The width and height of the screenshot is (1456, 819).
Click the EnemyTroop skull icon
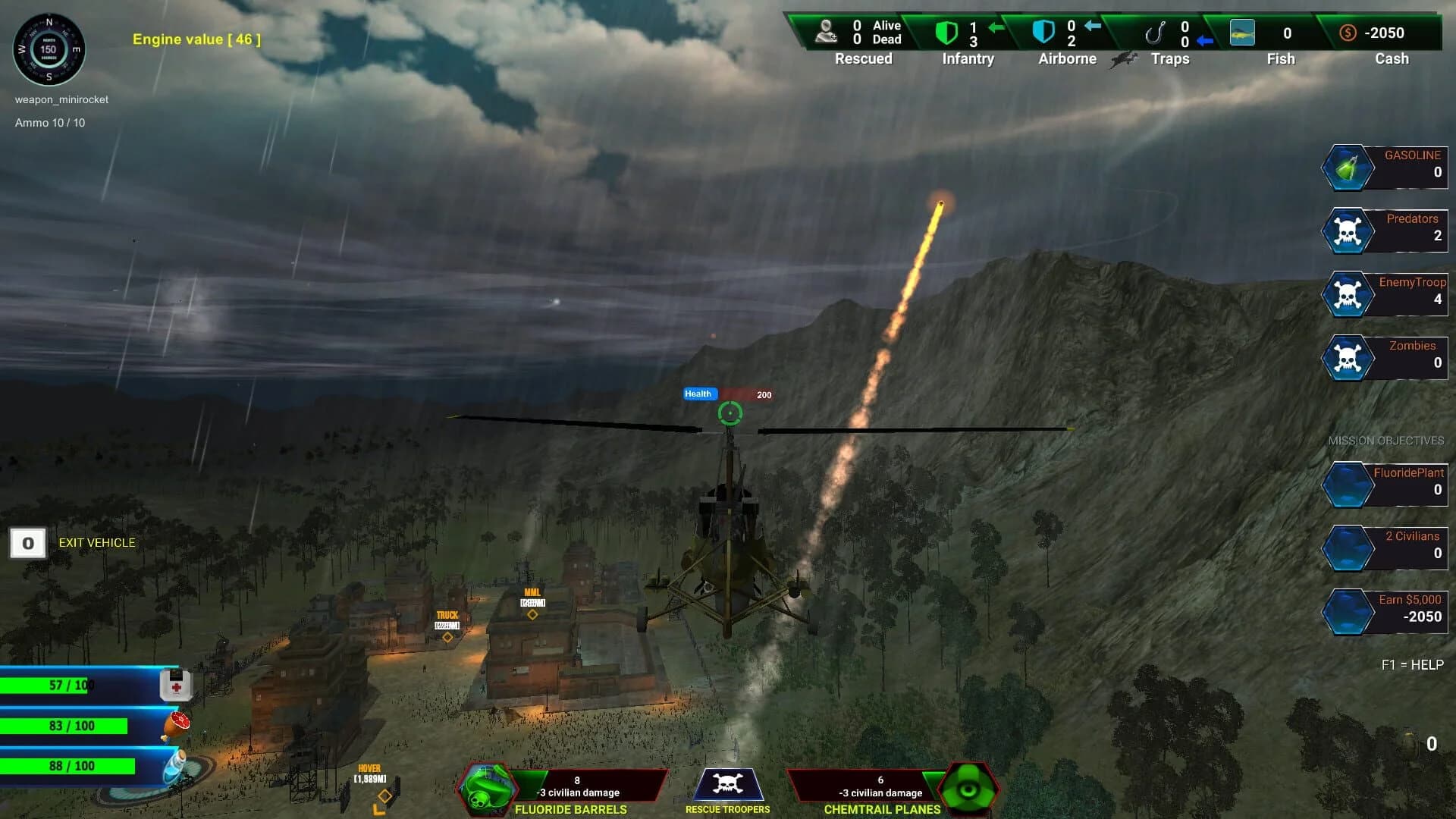point(1349,294)
